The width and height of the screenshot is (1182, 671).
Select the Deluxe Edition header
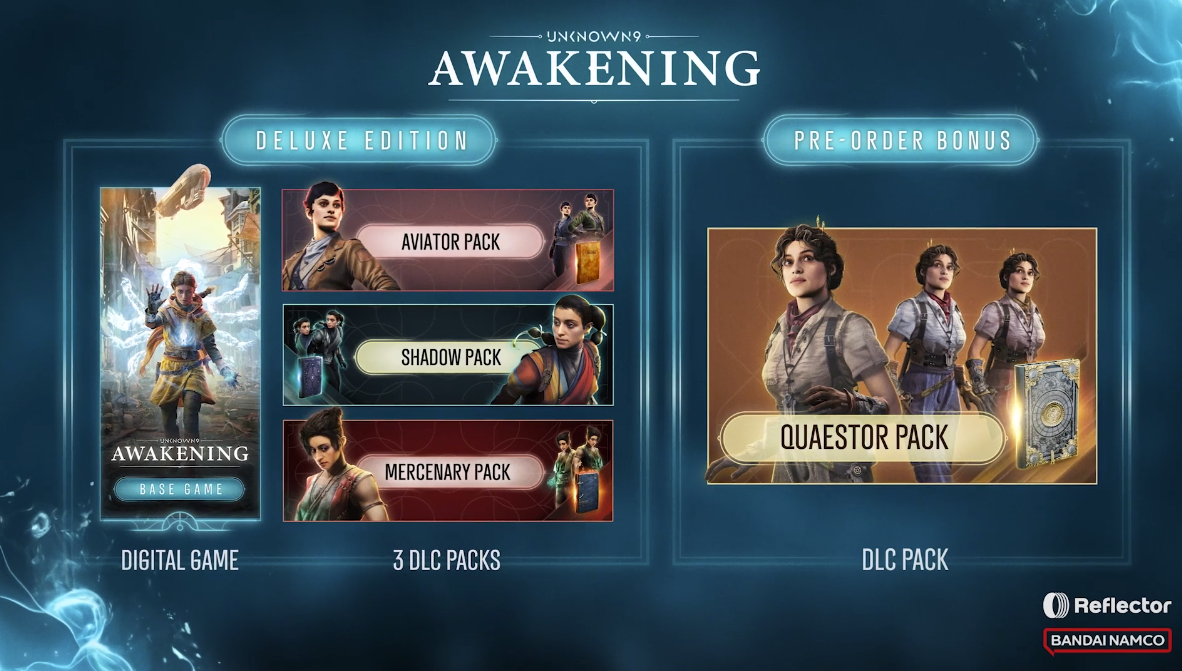click(361, 140)
